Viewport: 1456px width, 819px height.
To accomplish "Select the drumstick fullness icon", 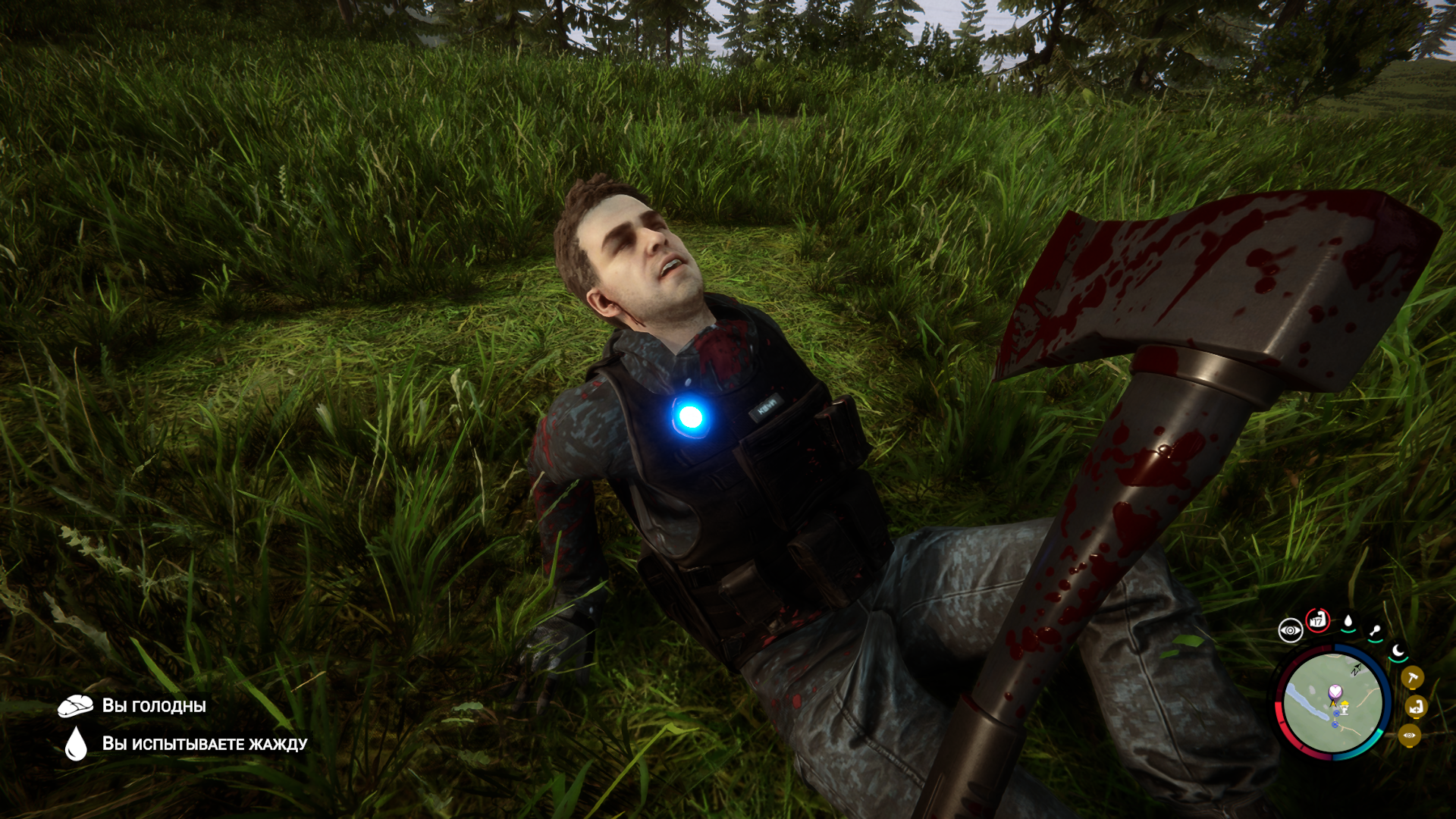I will 1375,631.
